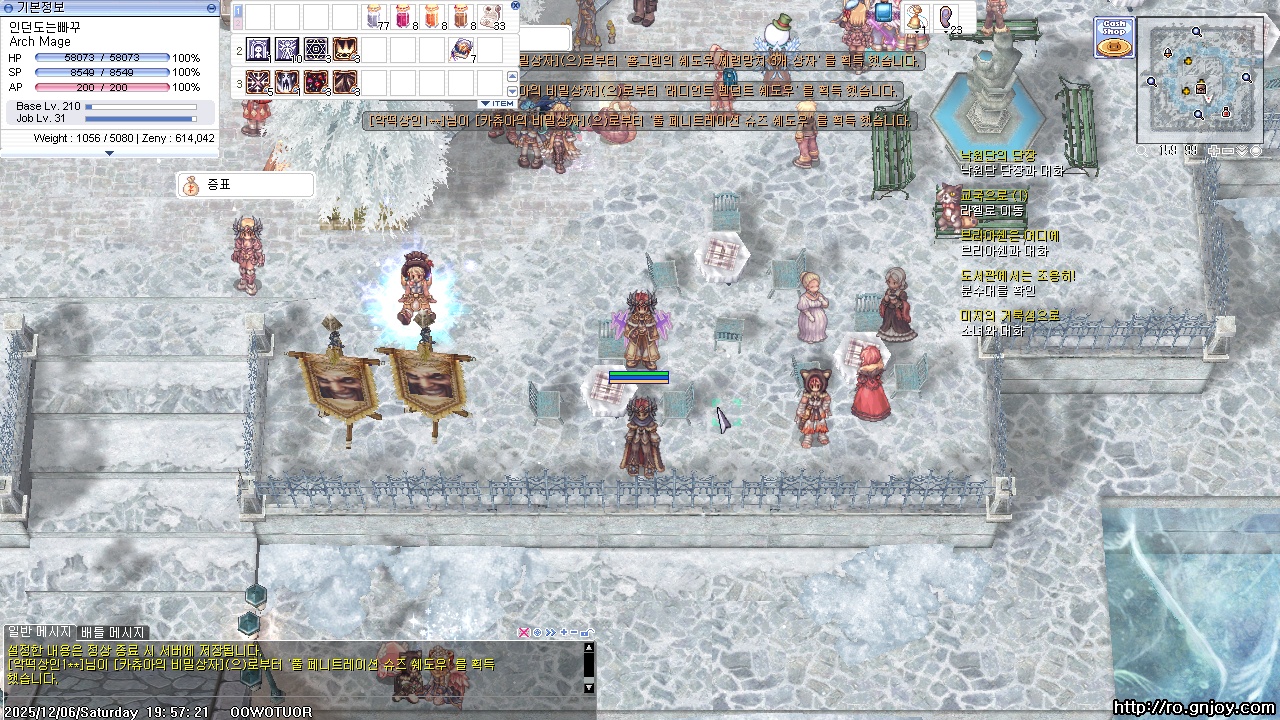Minimize the 기본정보 window
Viewport: 1280px width, 720px height.
[x=211, y=7]
